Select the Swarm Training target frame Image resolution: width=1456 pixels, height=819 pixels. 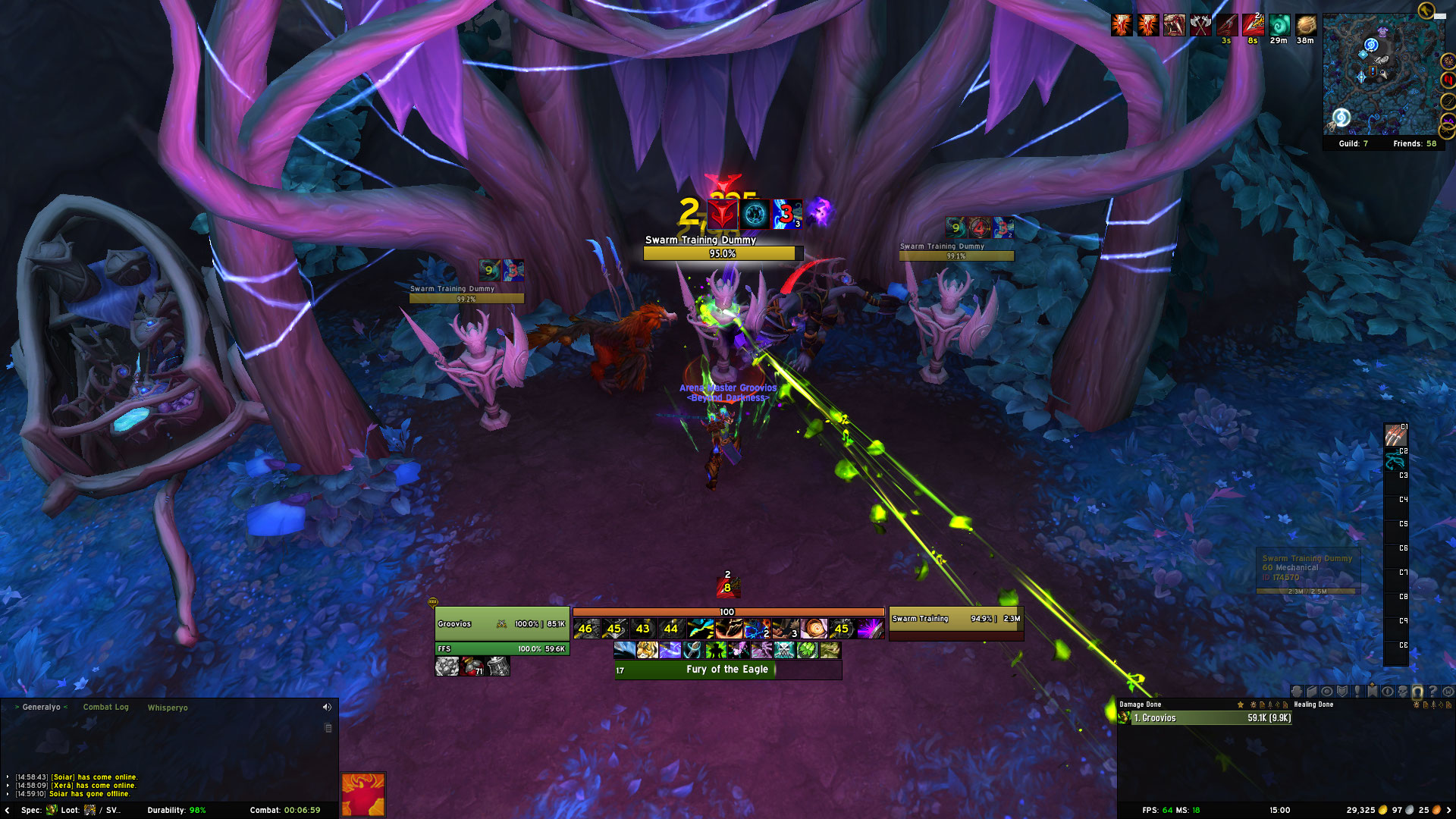(x=955, y=619)
